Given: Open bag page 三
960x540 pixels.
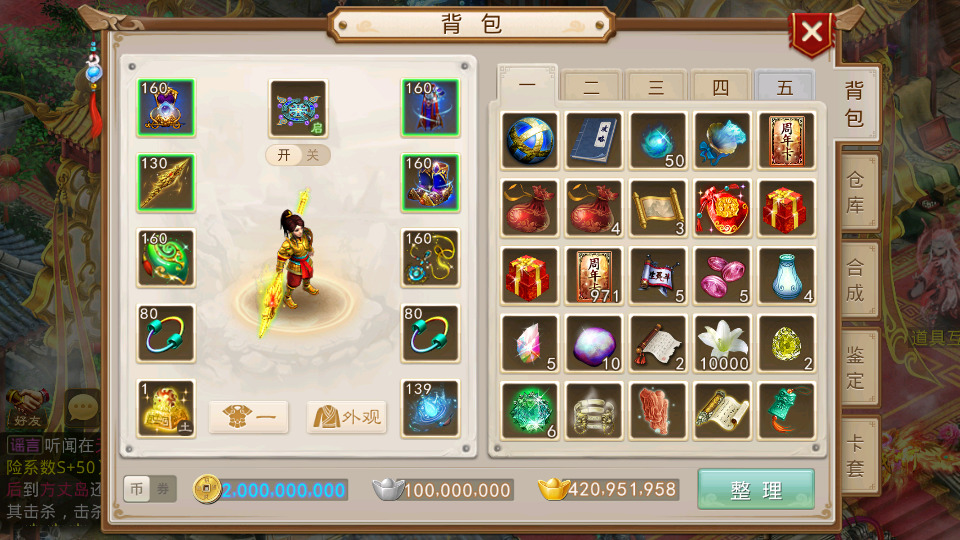Looking at the screenshot, I should point(656,87).
